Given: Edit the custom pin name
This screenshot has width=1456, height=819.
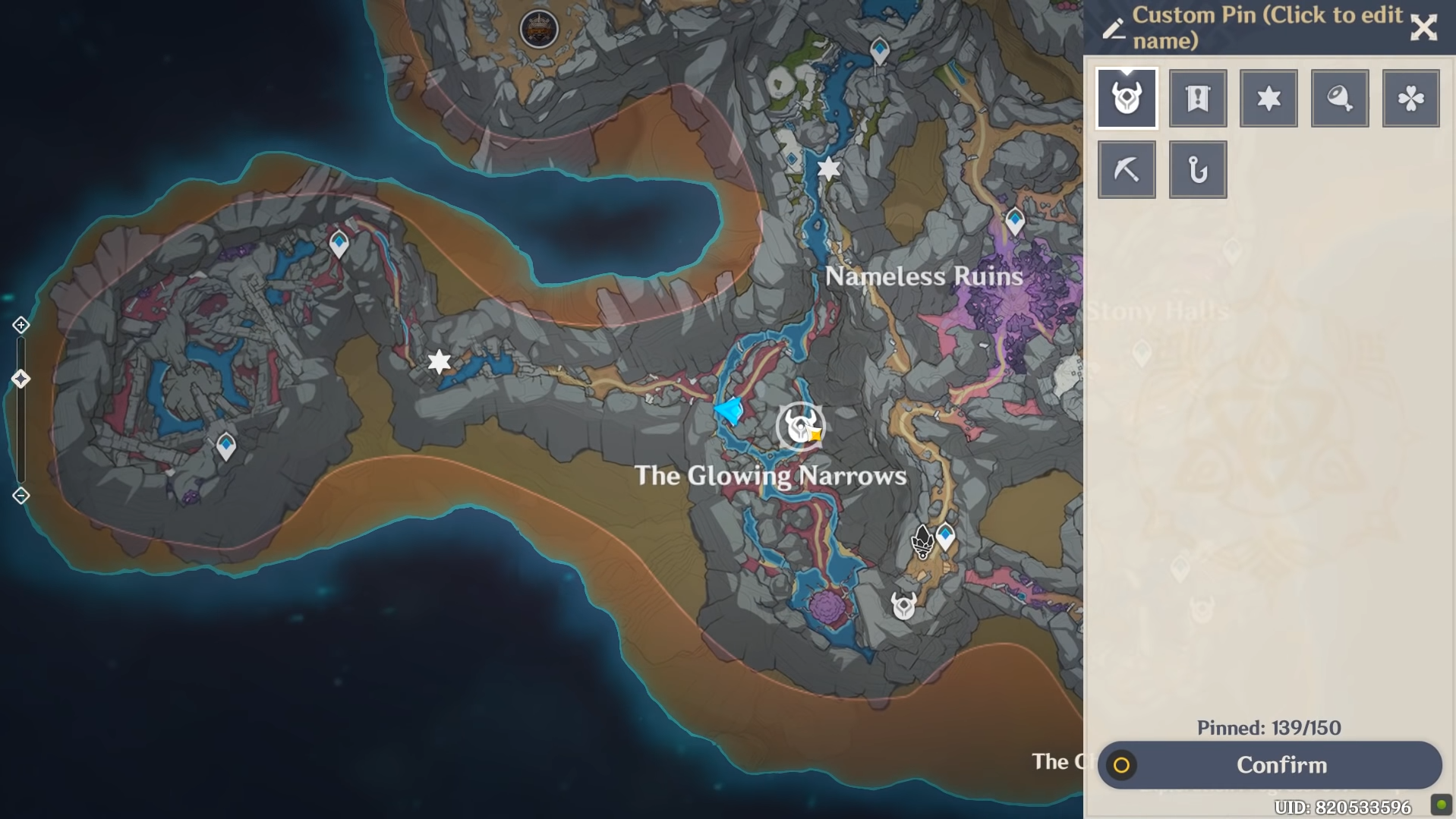Looking at the screenshot, I should click(1114, 28).
